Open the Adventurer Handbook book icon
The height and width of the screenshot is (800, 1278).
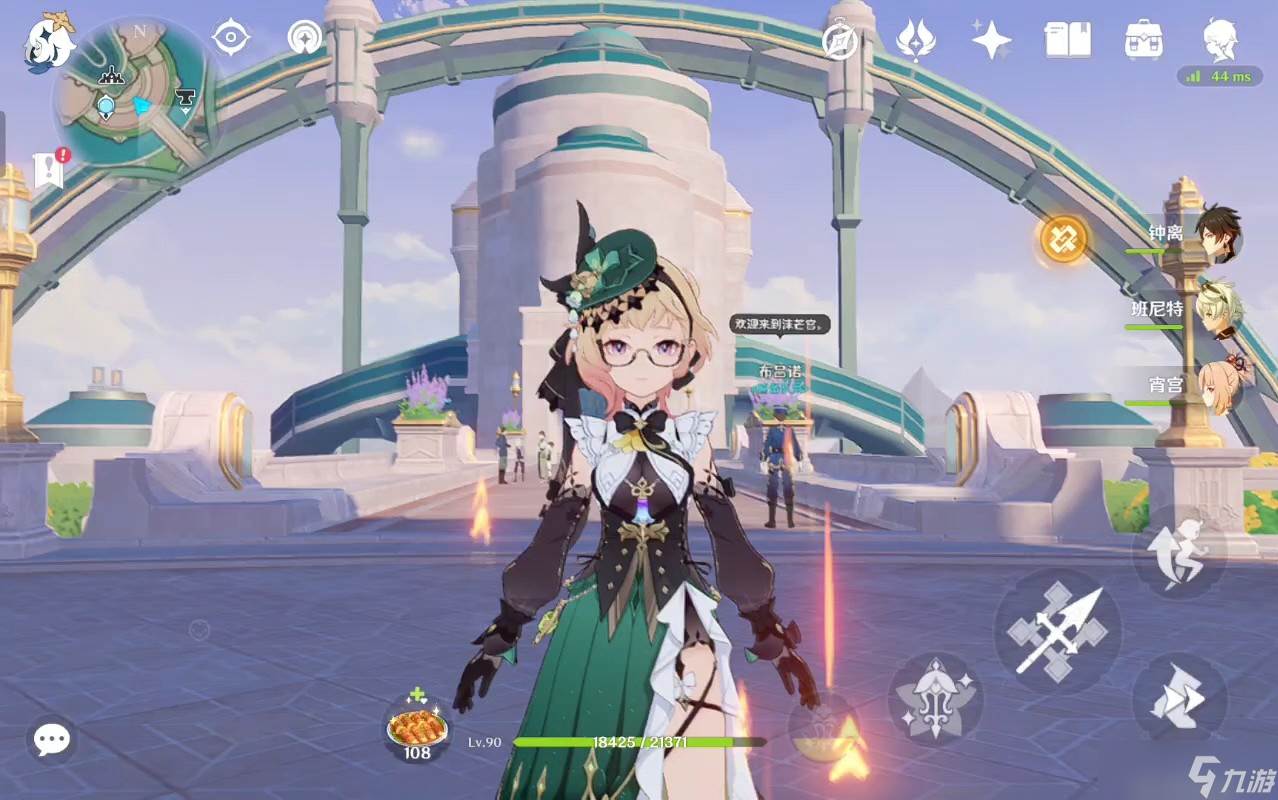click(x=1067, y=40)
